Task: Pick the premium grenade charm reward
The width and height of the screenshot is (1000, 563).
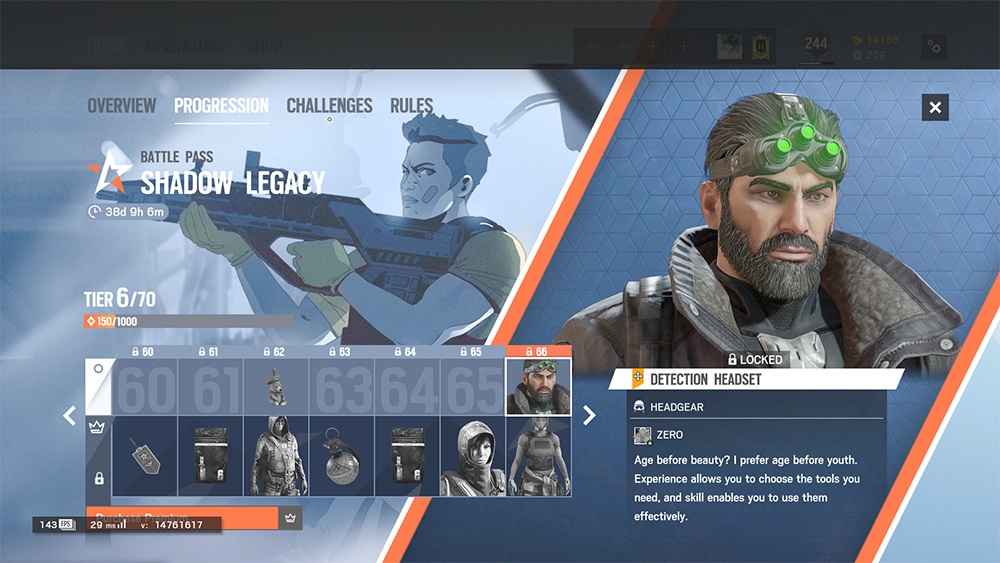Action: [342, 456]
